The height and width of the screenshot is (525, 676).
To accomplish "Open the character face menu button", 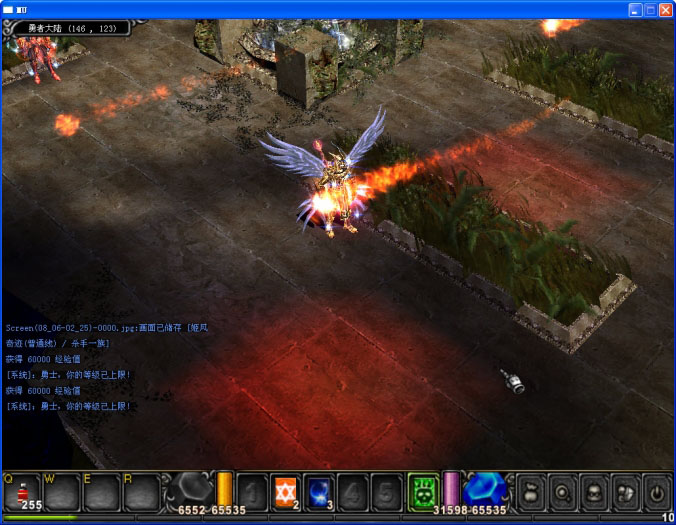I will pyautogui.click(x=594, y=493).
